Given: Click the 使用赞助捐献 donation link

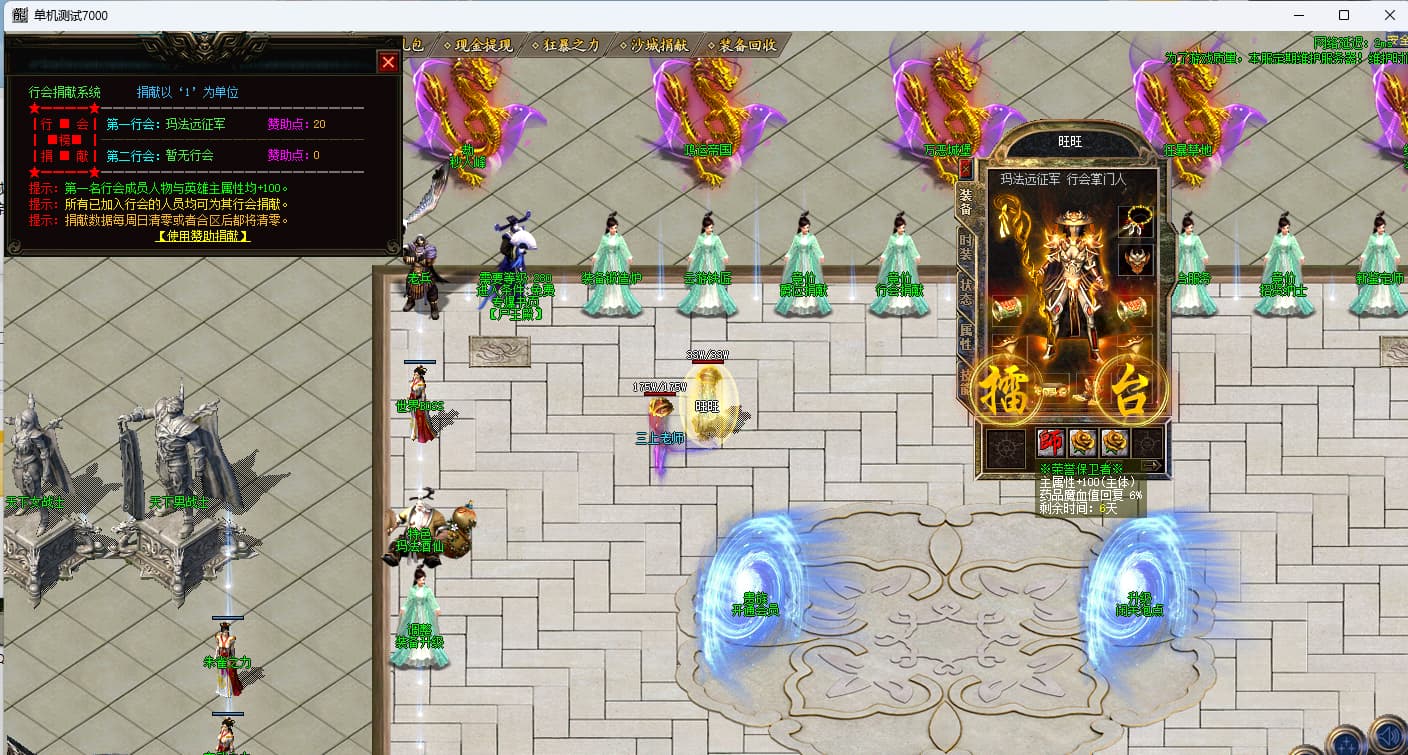Looking at the screenshot, I should (x=203, y=236).
